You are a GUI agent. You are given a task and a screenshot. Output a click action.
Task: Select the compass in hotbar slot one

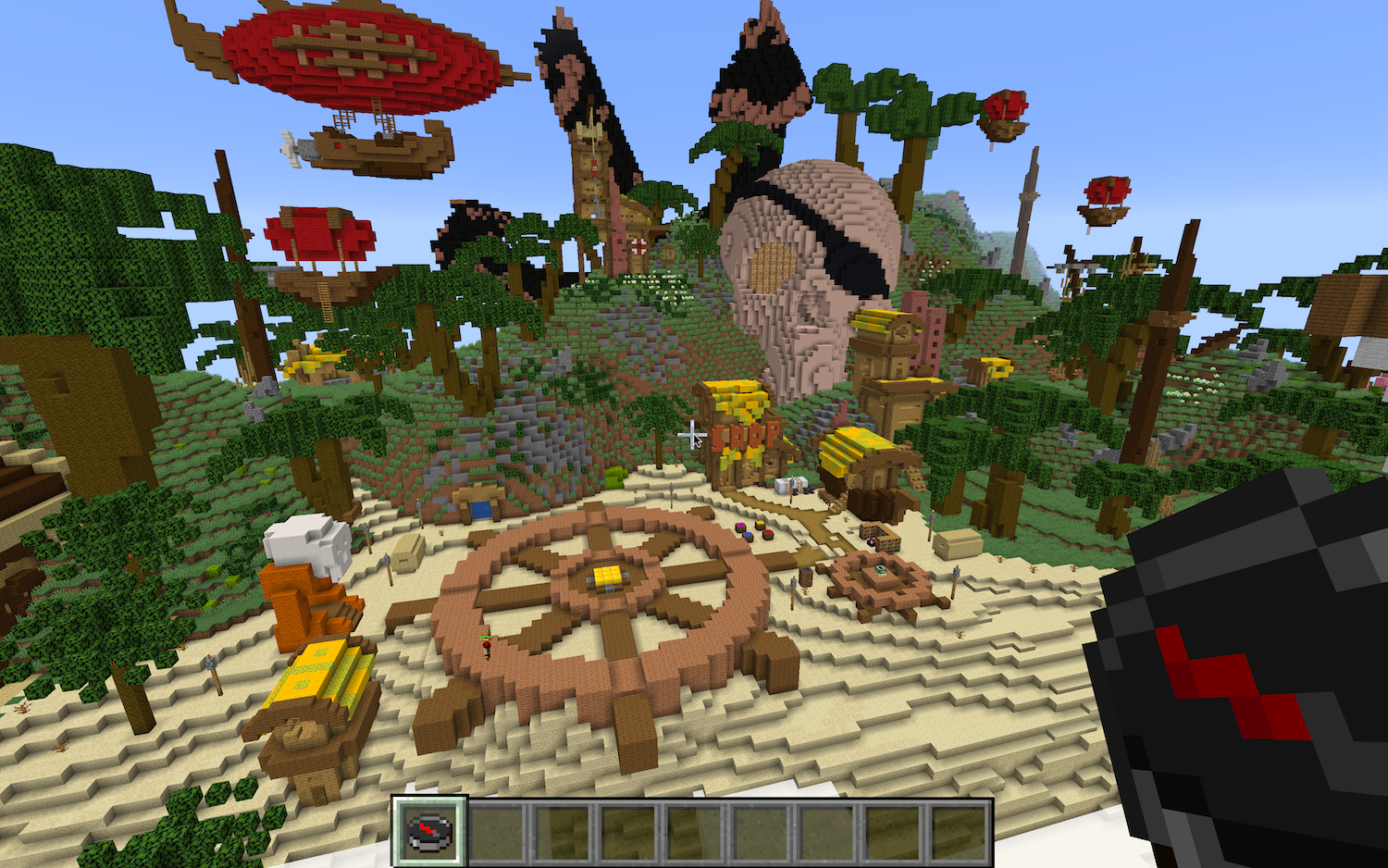[428, 829]
